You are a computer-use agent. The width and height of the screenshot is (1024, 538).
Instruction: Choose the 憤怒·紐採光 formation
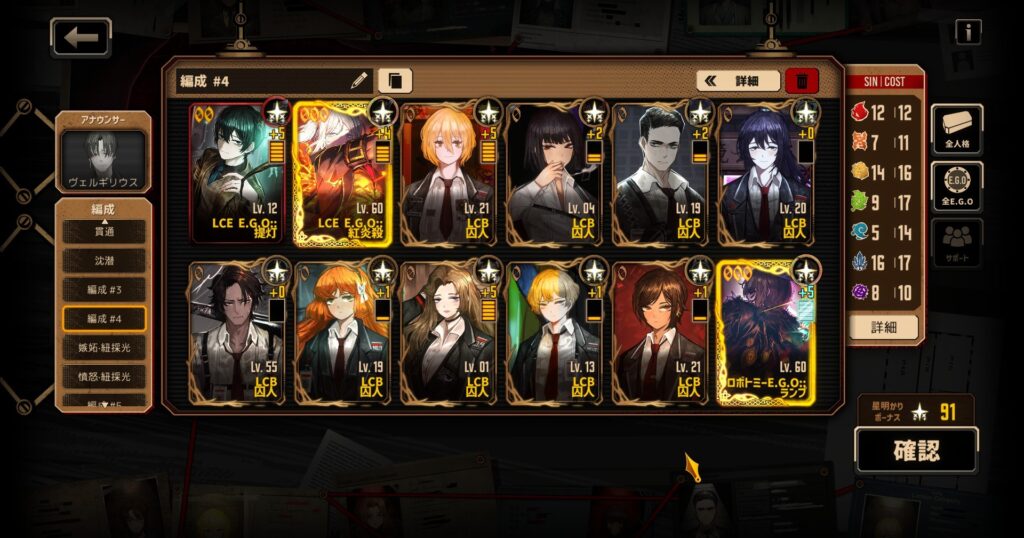[104, 376]
